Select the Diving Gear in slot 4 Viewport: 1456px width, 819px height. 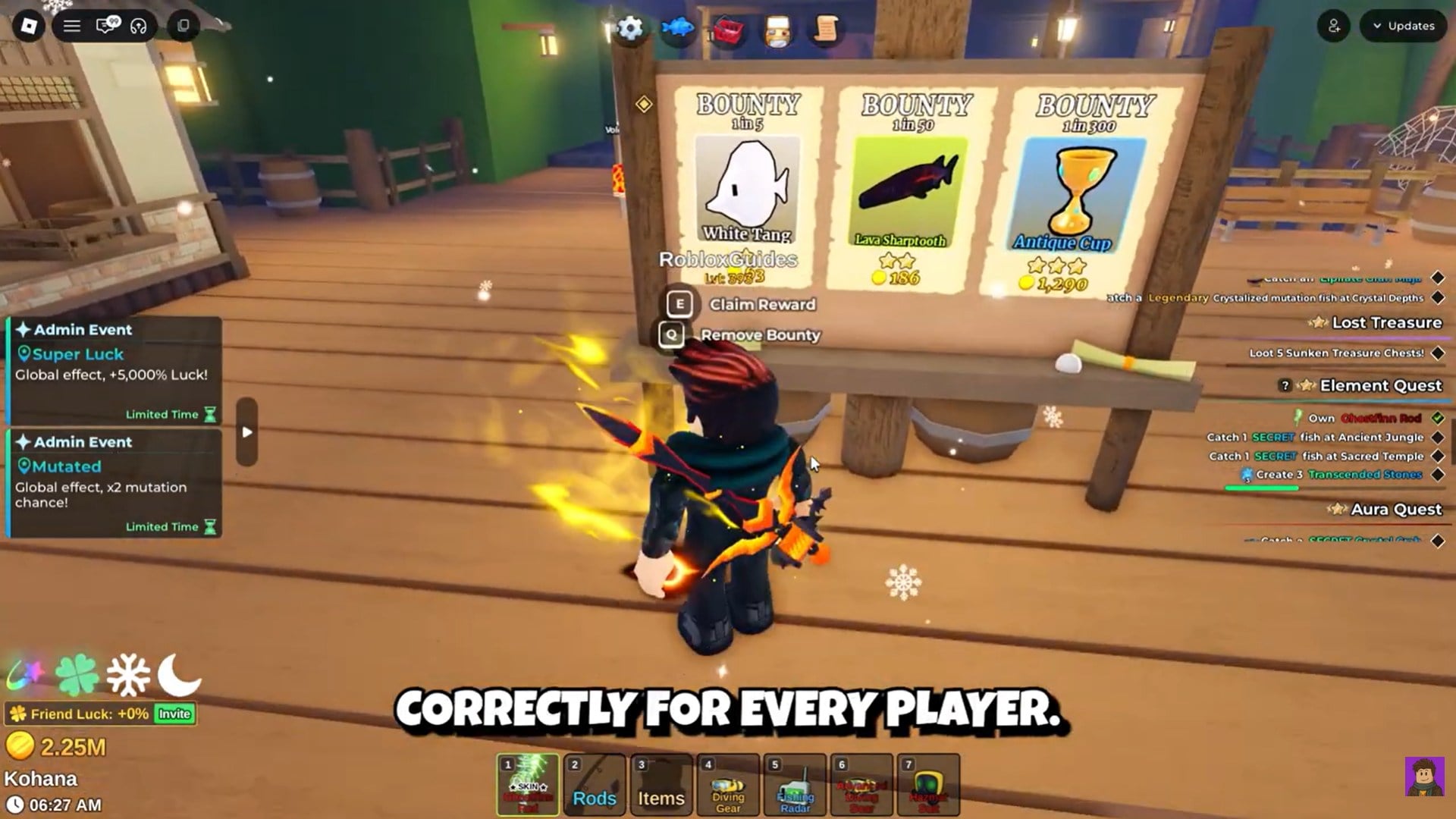(727, 785)
